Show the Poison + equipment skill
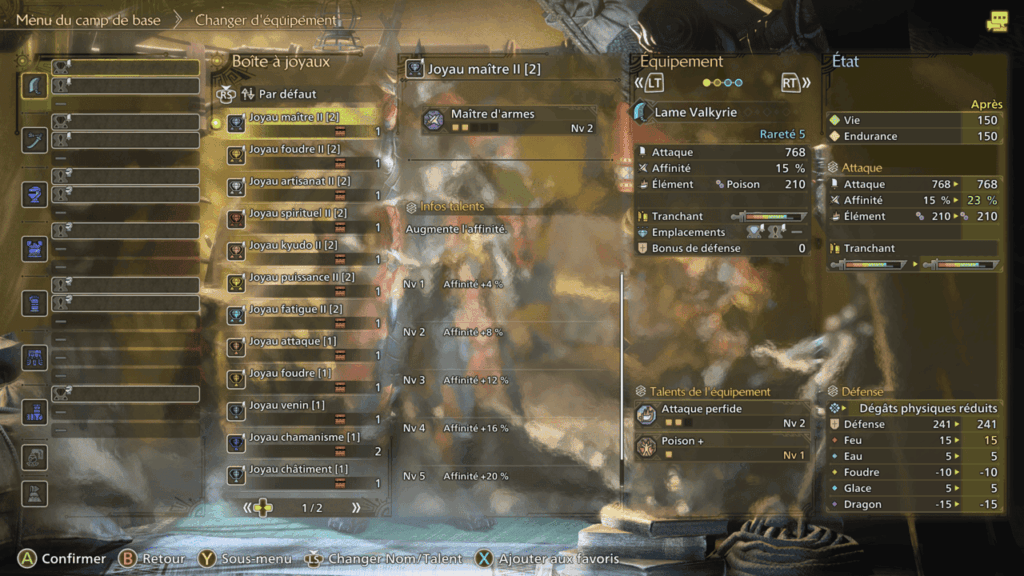This screenshot has width=1024, height=576. coord(720,447)
